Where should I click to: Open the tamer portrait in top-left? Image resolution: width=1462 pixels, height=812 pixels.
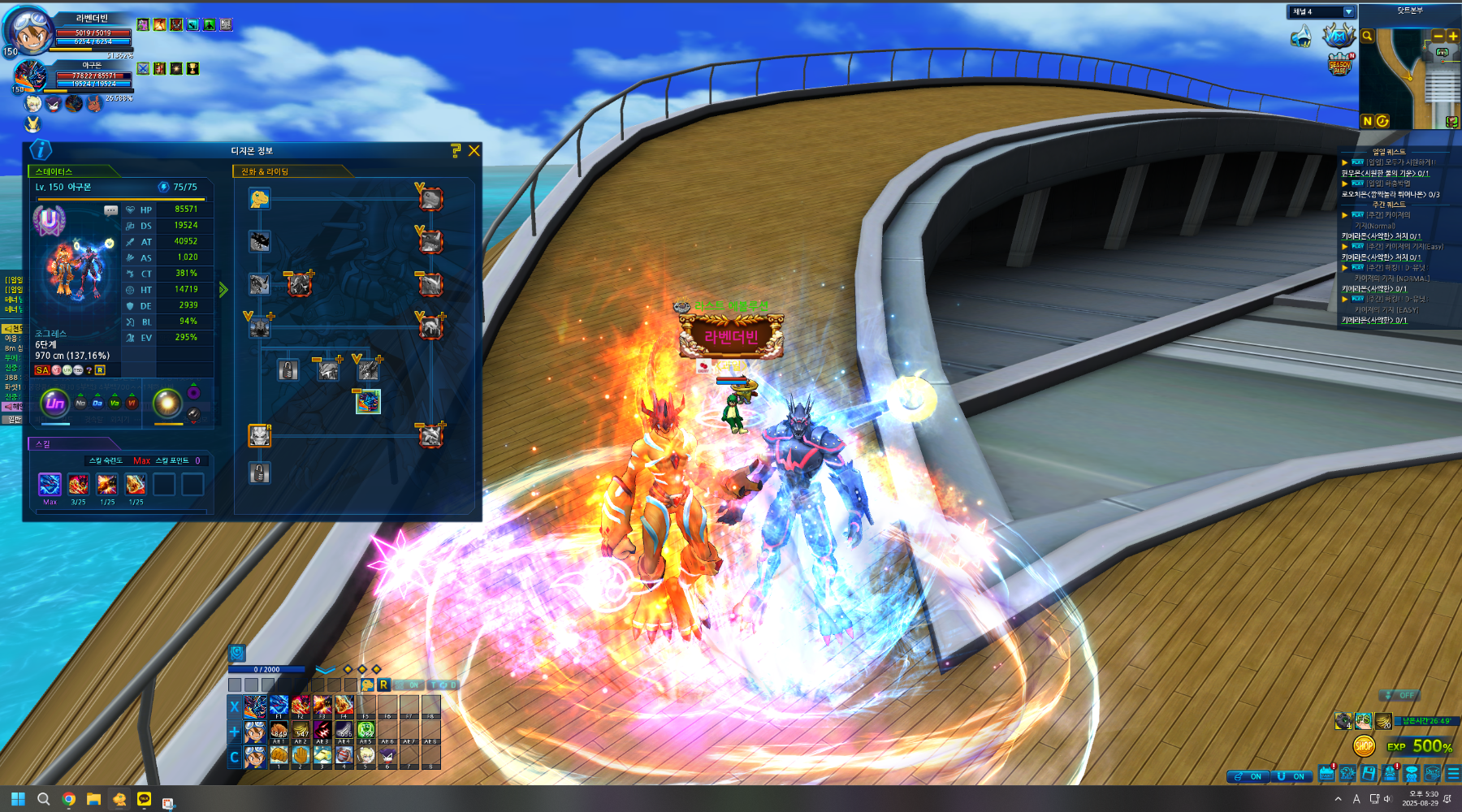click(x=29, y=31)
